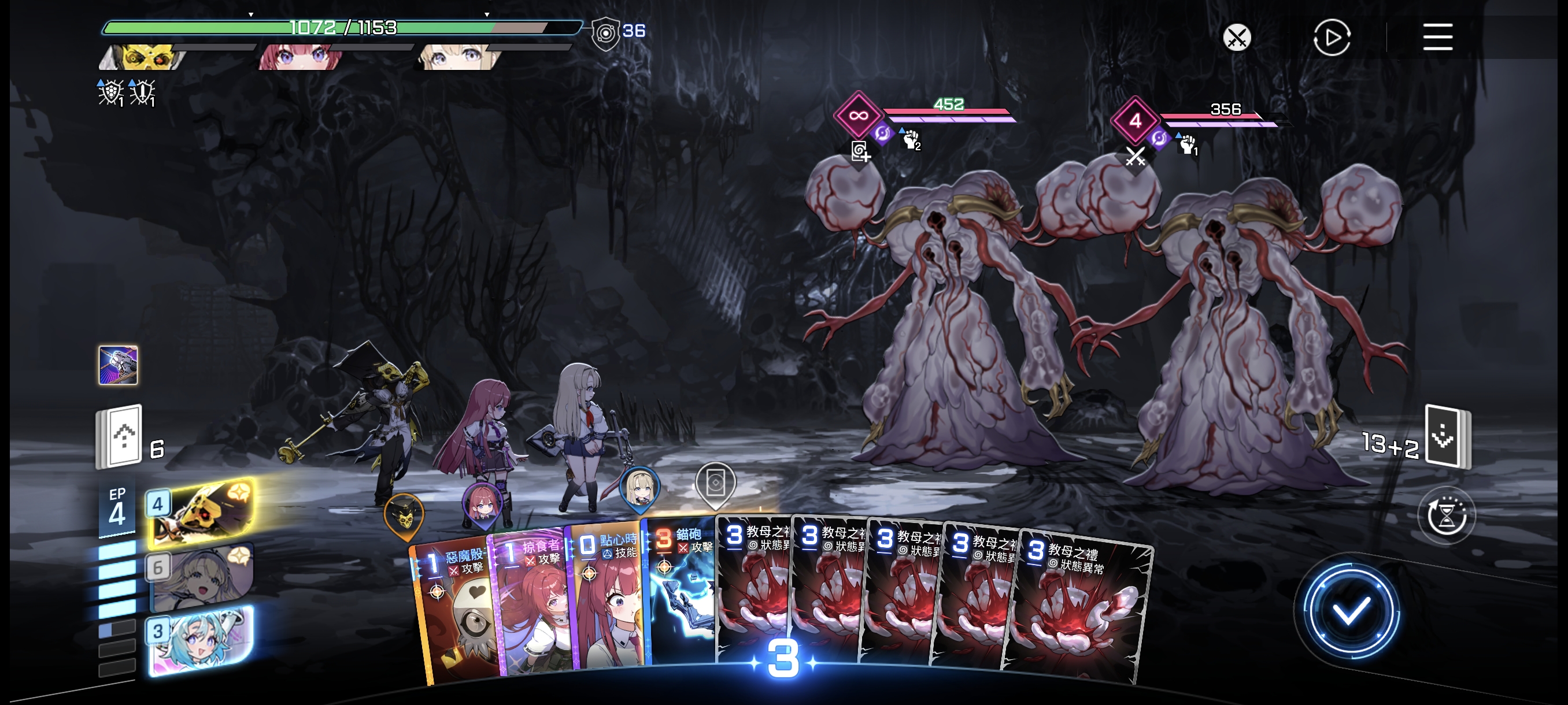The width and height of the screenshot is (1568, 705).
Task: Check the shield buff status icon
Action: coord(111,92)
